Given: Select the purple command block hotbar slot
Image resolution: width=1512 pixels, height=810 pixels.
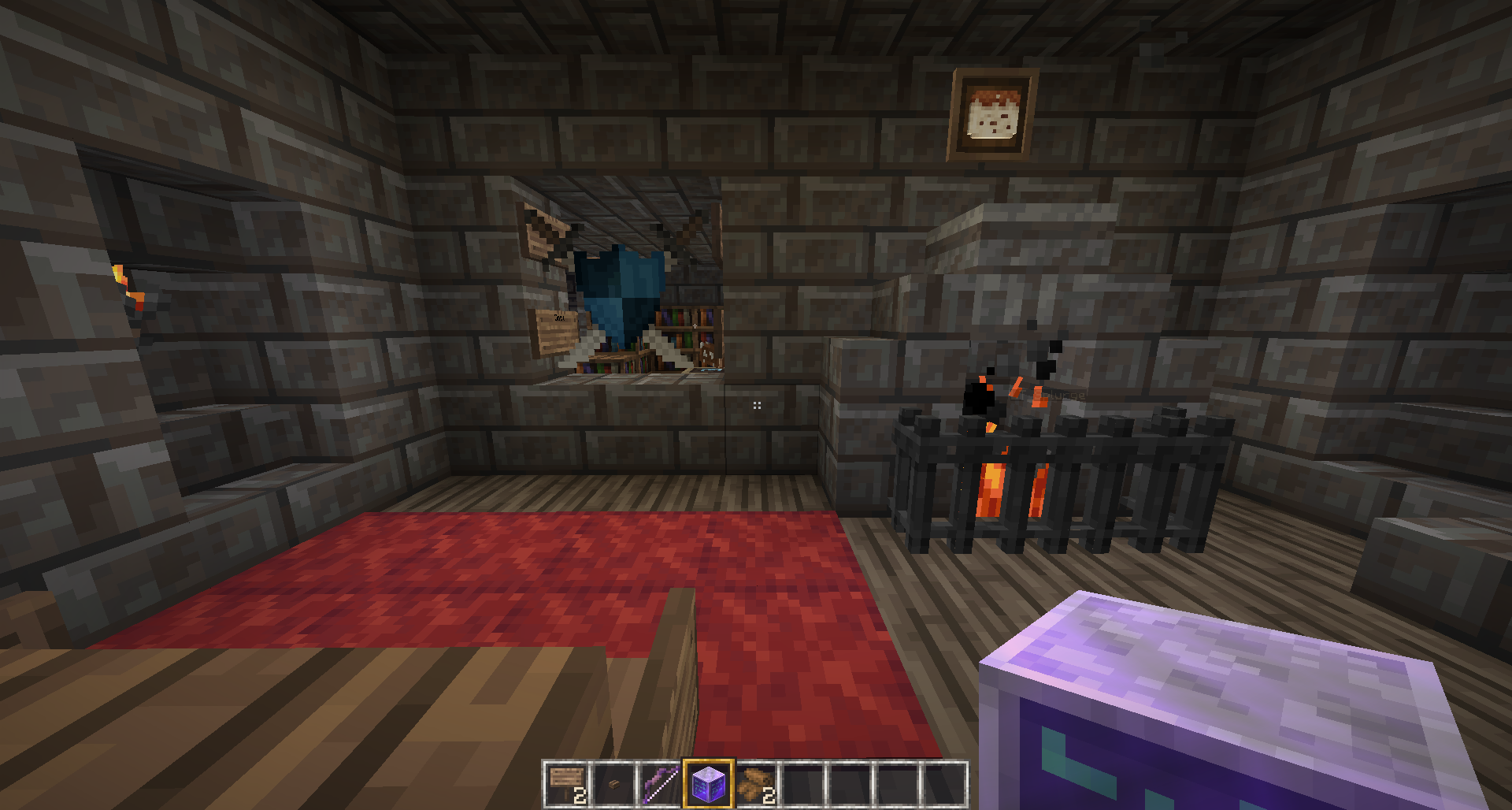Looking at the screenshot, I should (x=708, y=784).
